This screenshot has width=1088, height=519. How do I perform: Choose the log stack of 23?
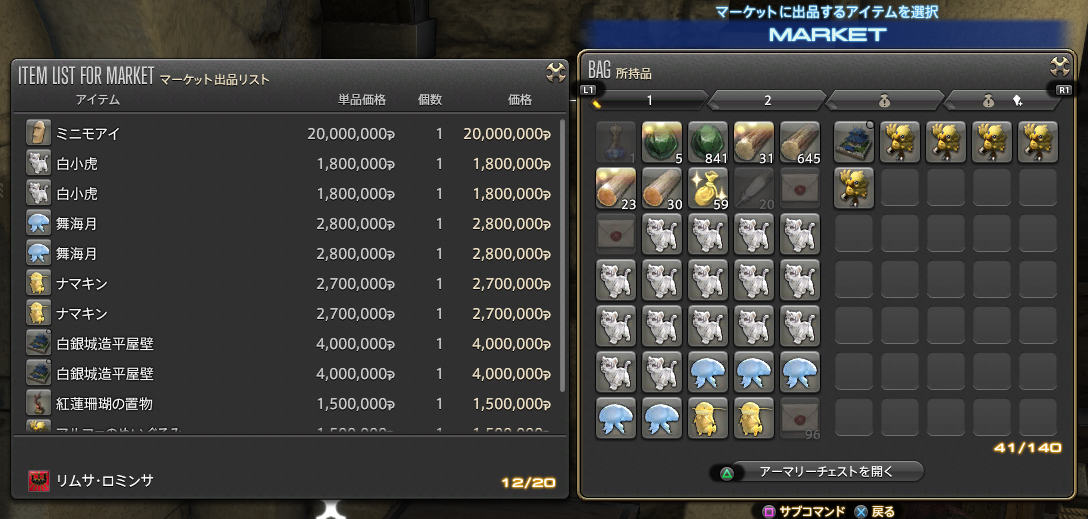tap(615, 188)
